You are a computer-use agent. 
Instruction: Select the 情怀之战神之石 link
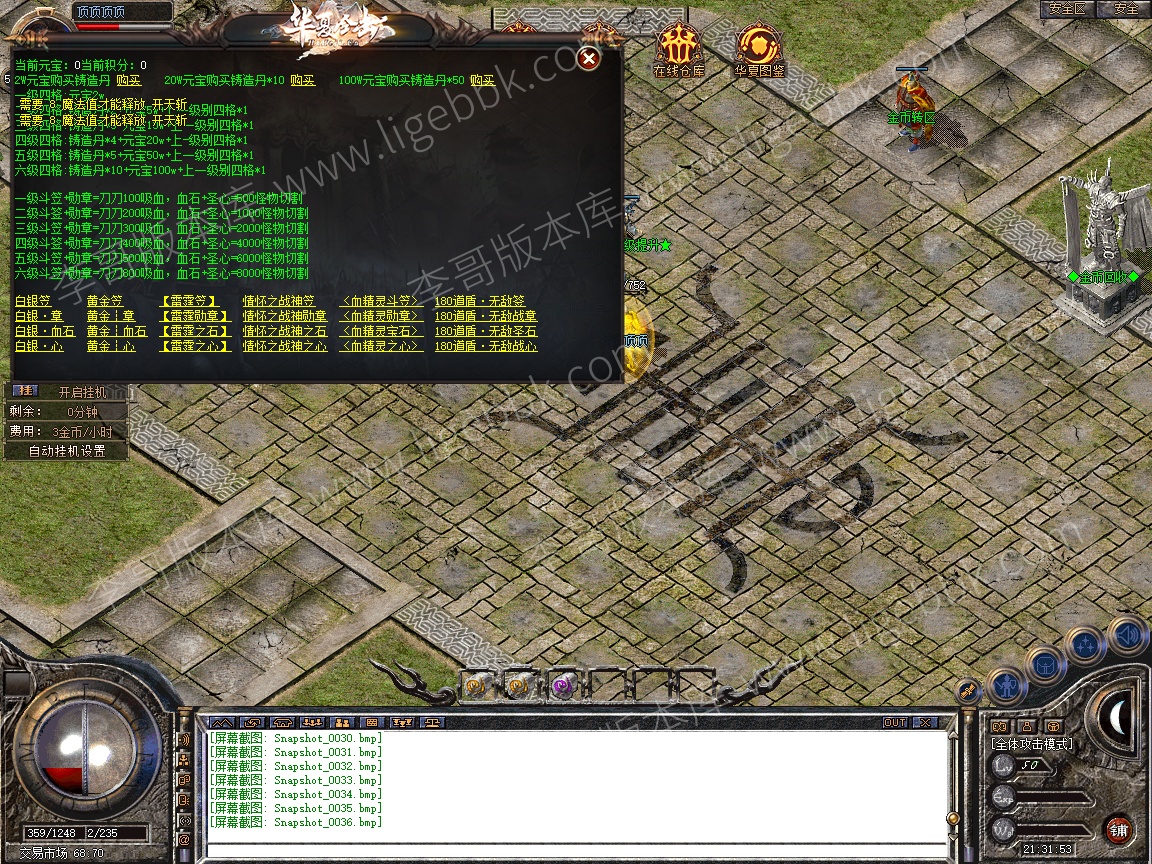284,331
